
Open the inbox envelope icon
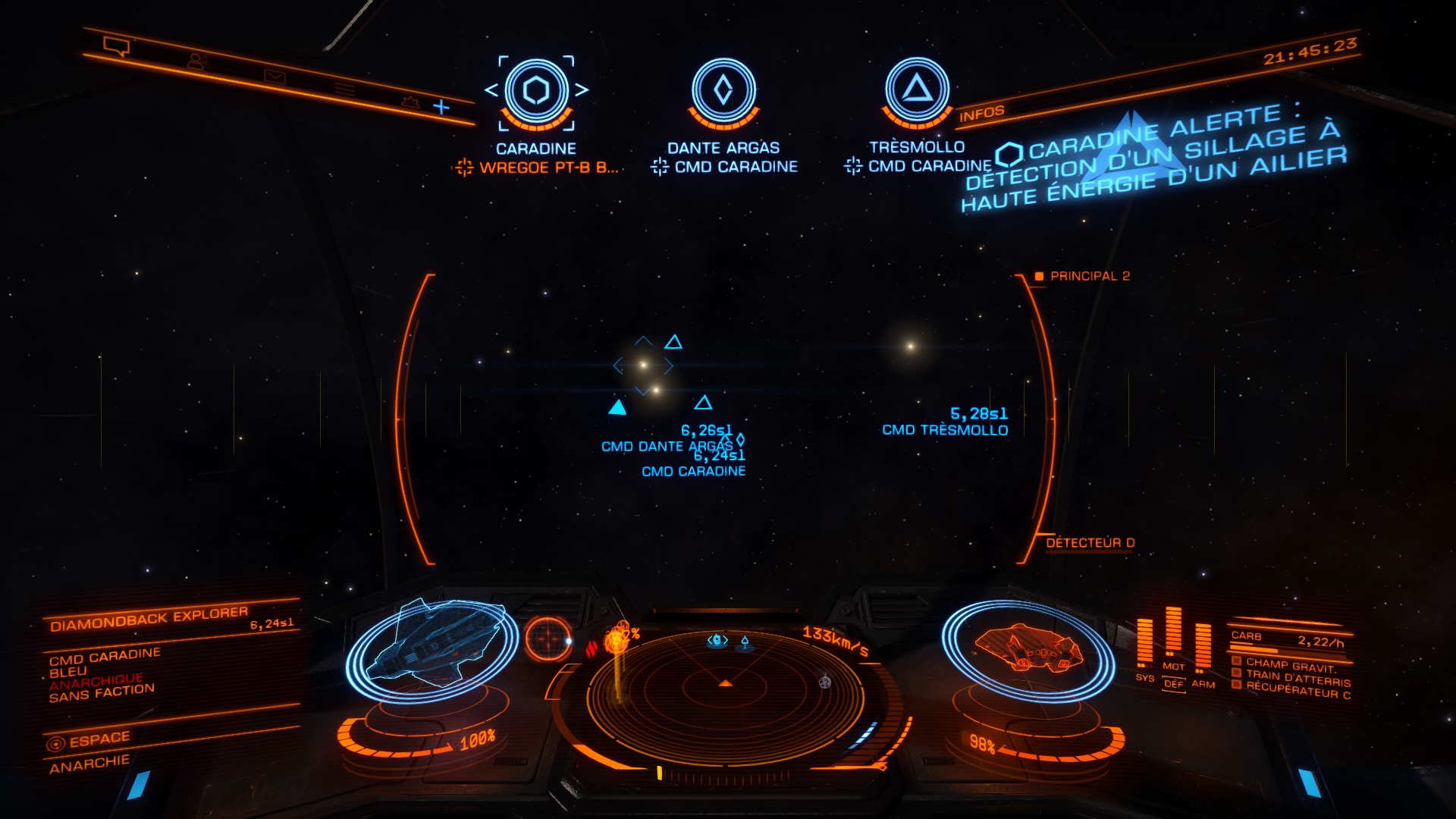[x=274, y=76]
